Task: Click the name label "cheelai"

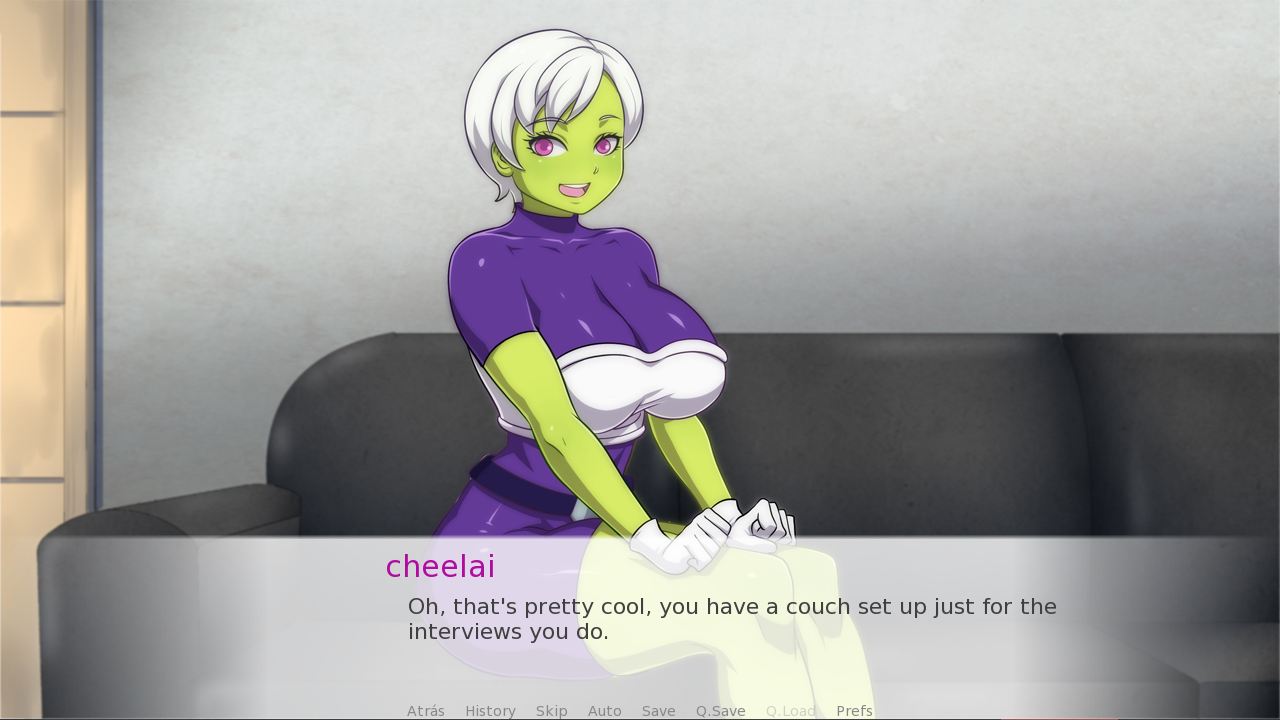Action: pyautogui.click(x=440, y=567)
